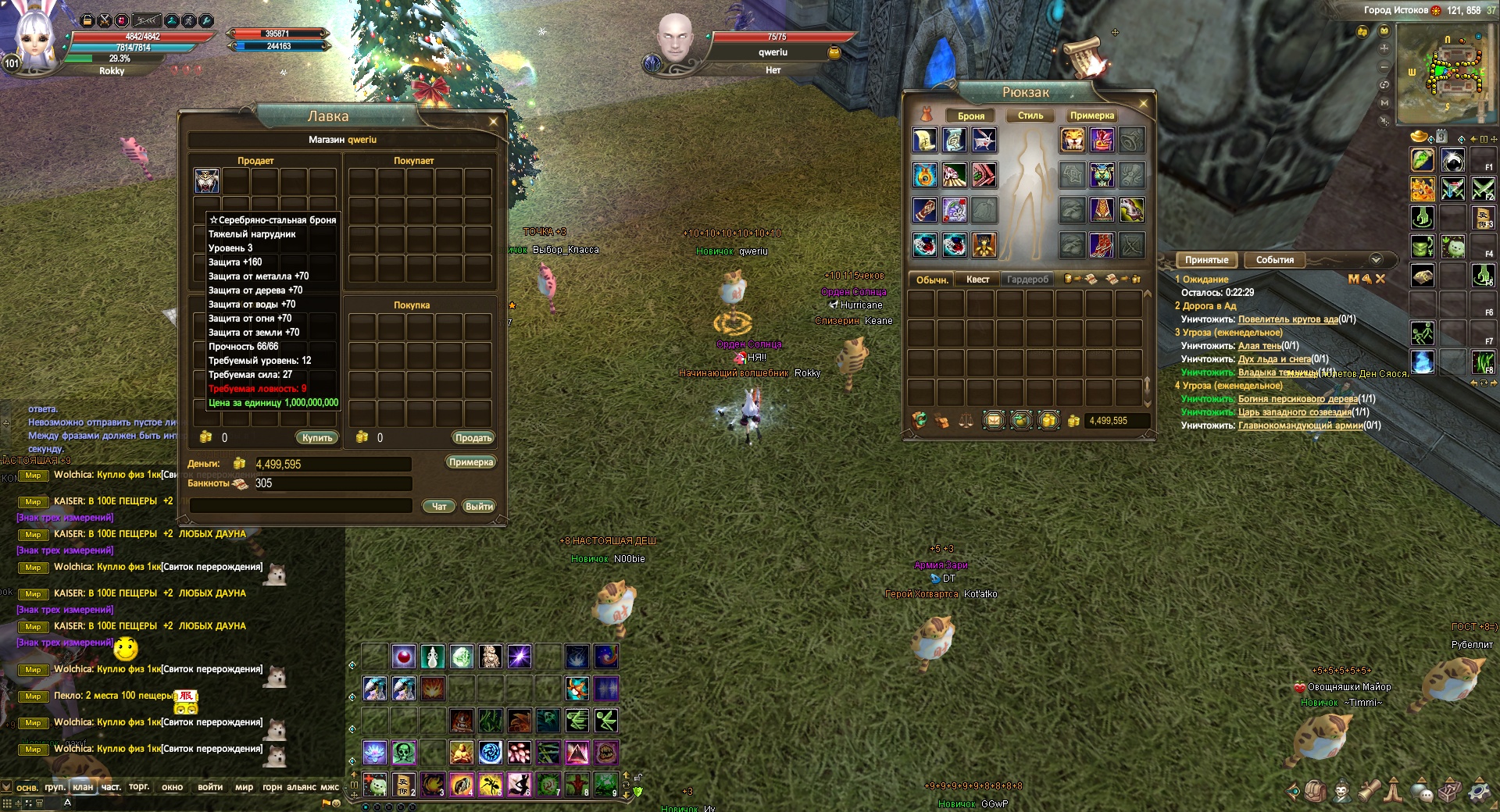This screenshot has height=812, width=1500.
Task: Open the Примерка preview in the shop
Action: coord(471,462)
